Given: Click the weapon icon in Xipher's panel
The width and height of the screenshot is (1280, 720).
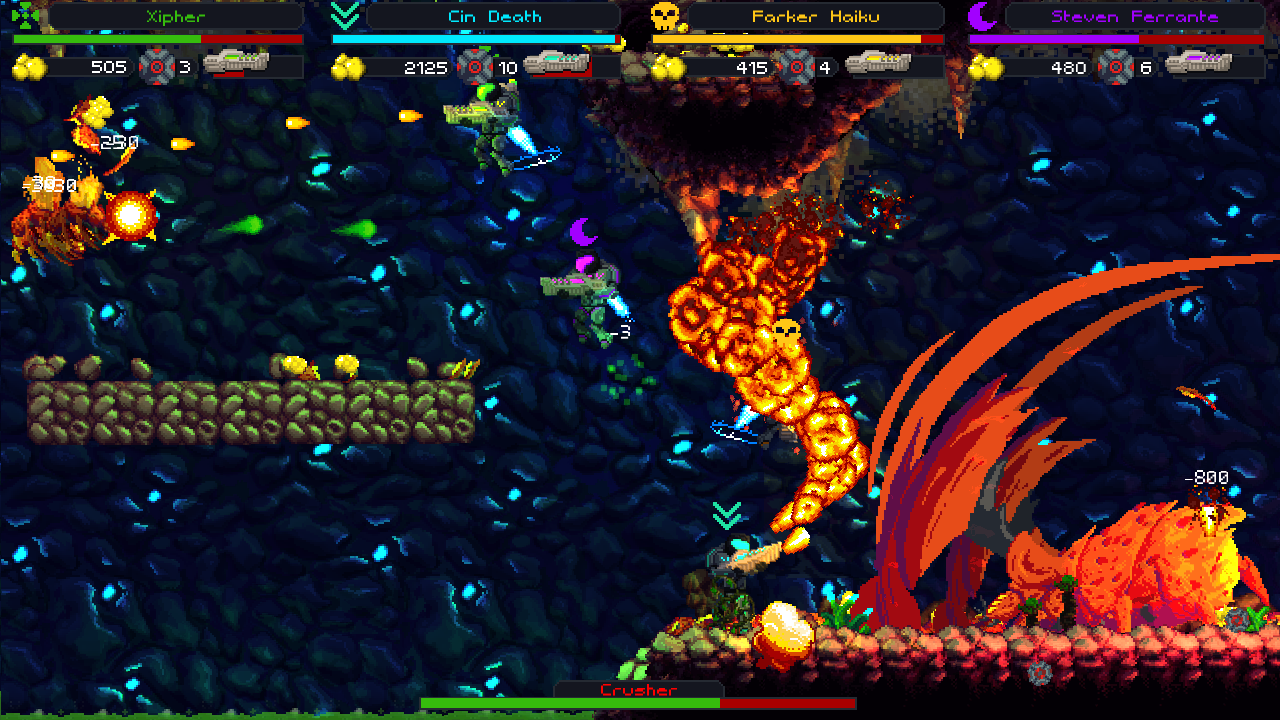Looking at the screenshot, I should [x=237, y=65].
